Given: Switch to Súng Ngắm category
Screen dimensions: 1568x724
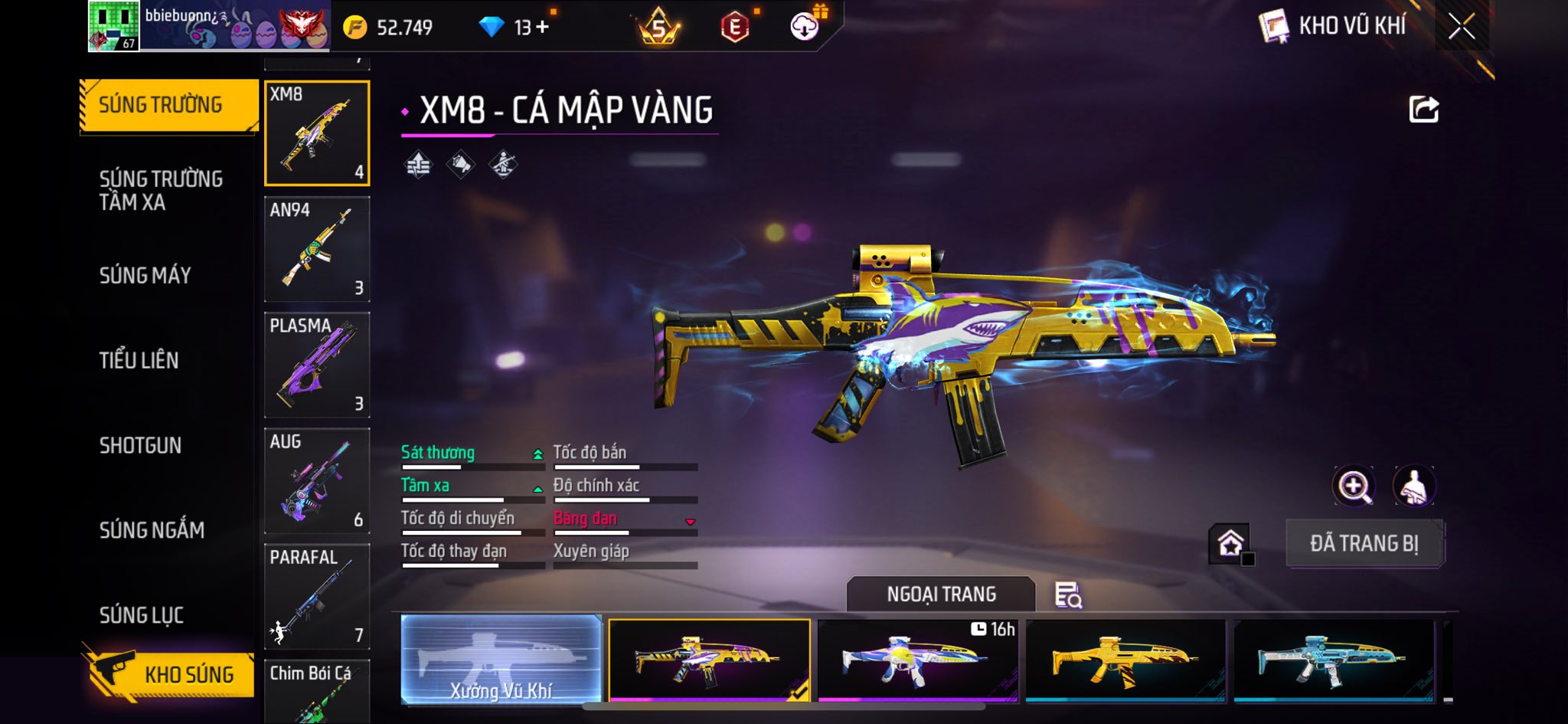Looking at the screenshot, I should [x=152, y=530].
